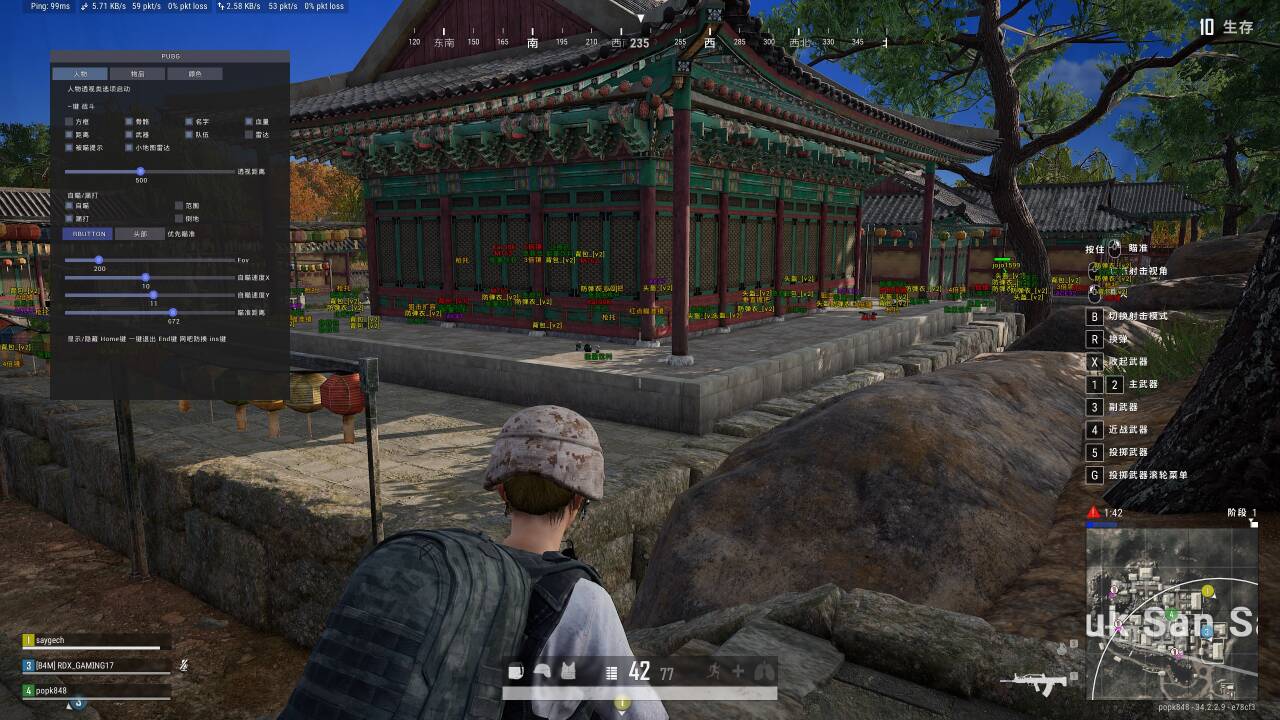This screenshot has width=1280, height=720.
Task: Toggle the 武器 checkbox
Action: 129,134
